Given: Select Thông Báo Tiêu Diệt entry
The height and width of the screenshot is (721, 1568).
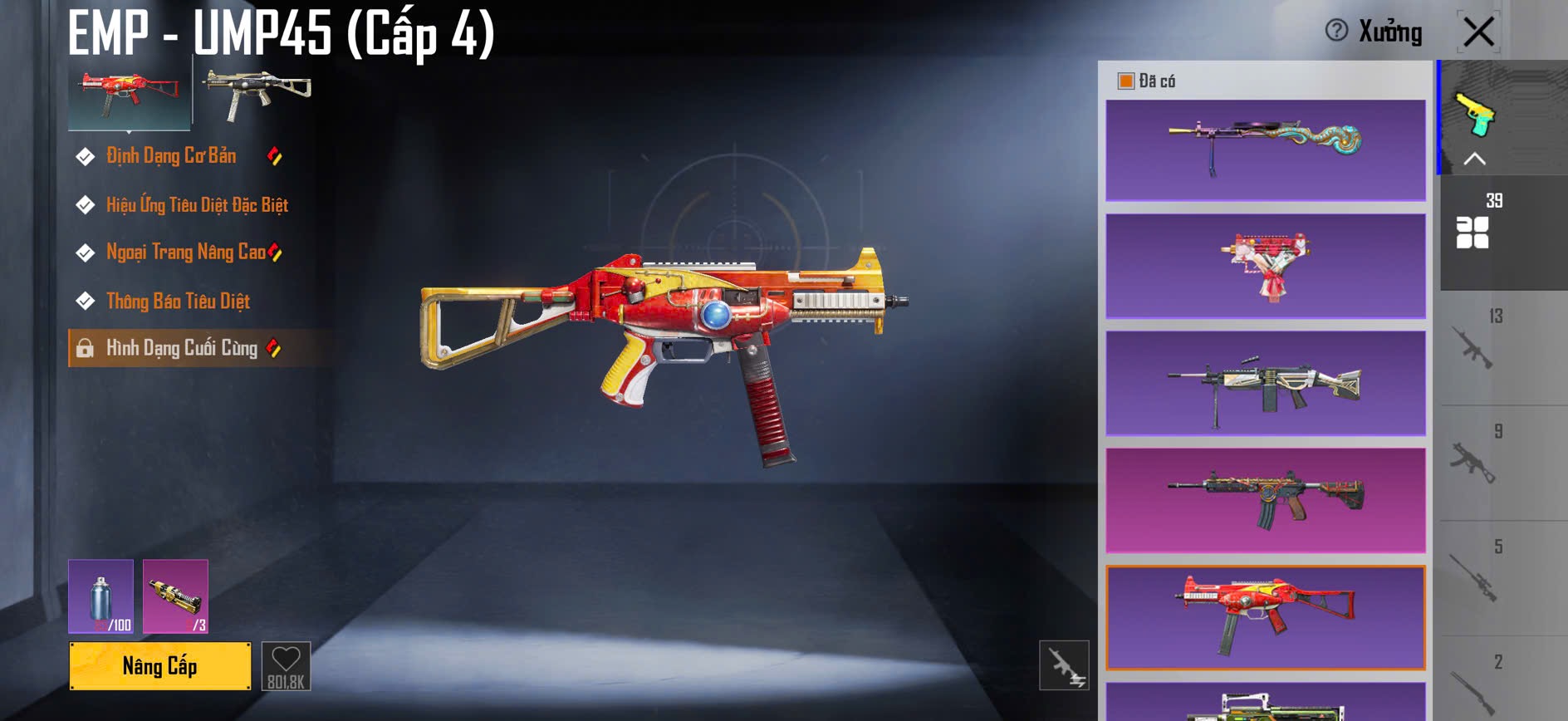Looking at the screenshot, I should 178,301.
